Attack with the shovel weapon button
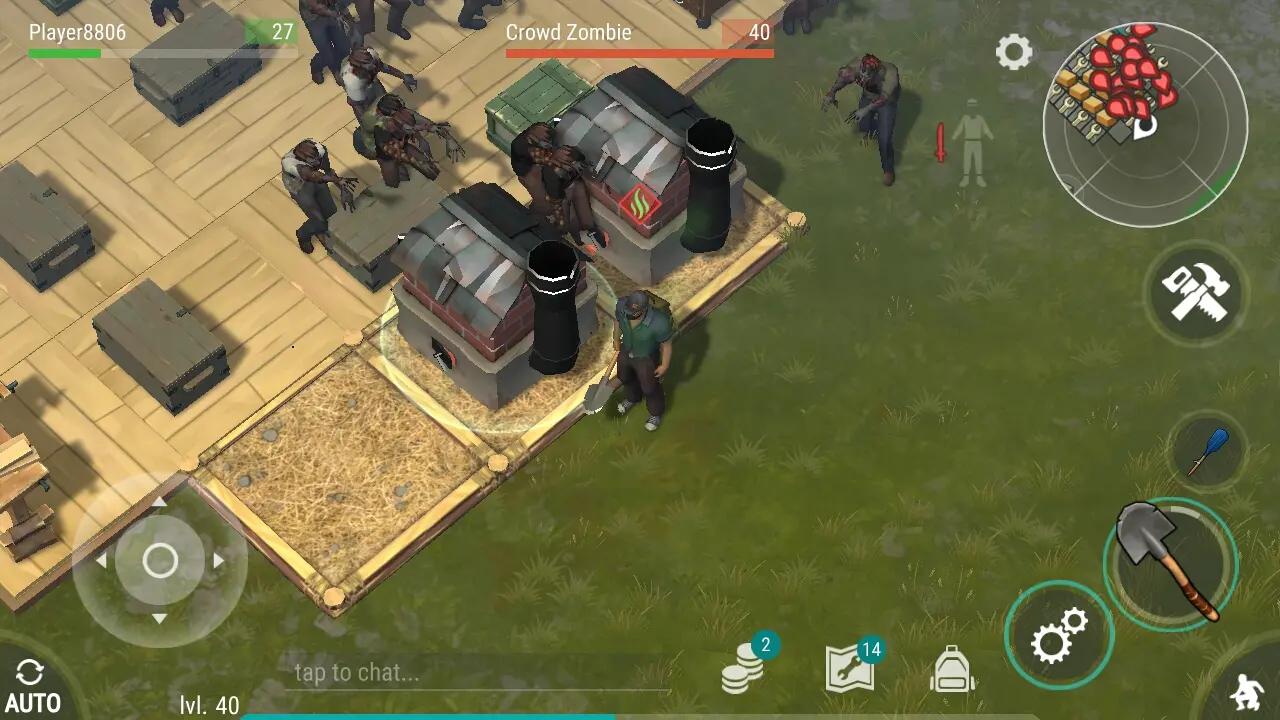 (x=1169, y=562)
